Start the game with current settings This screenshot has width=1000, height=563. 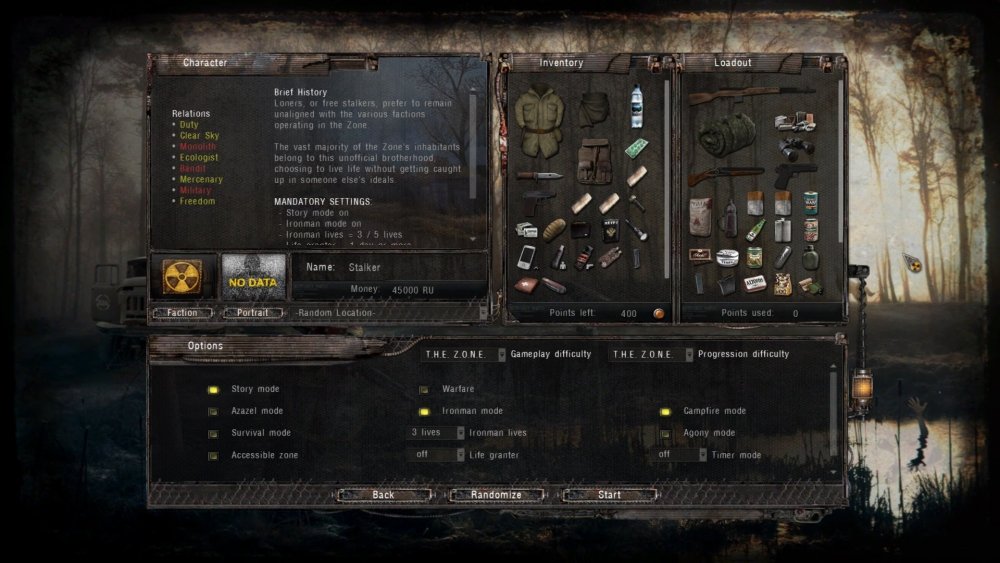click(x=609, y=495)
